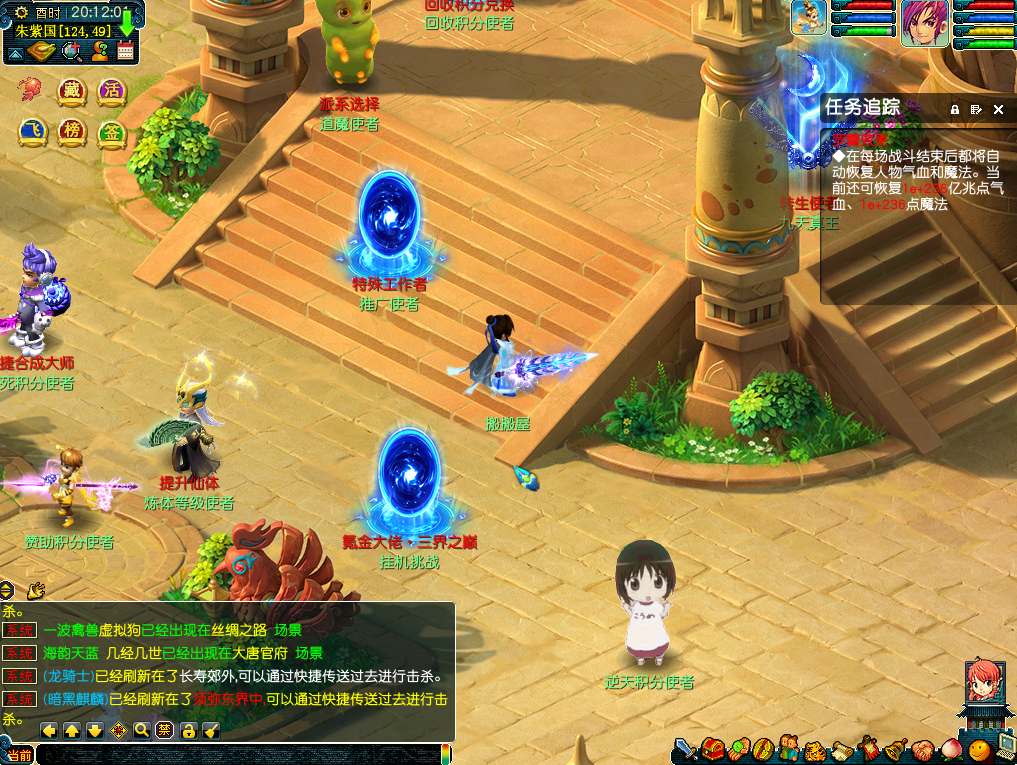
Task: Click the lock icon on the 任务追踪 panel
Action: click(955, 109)
